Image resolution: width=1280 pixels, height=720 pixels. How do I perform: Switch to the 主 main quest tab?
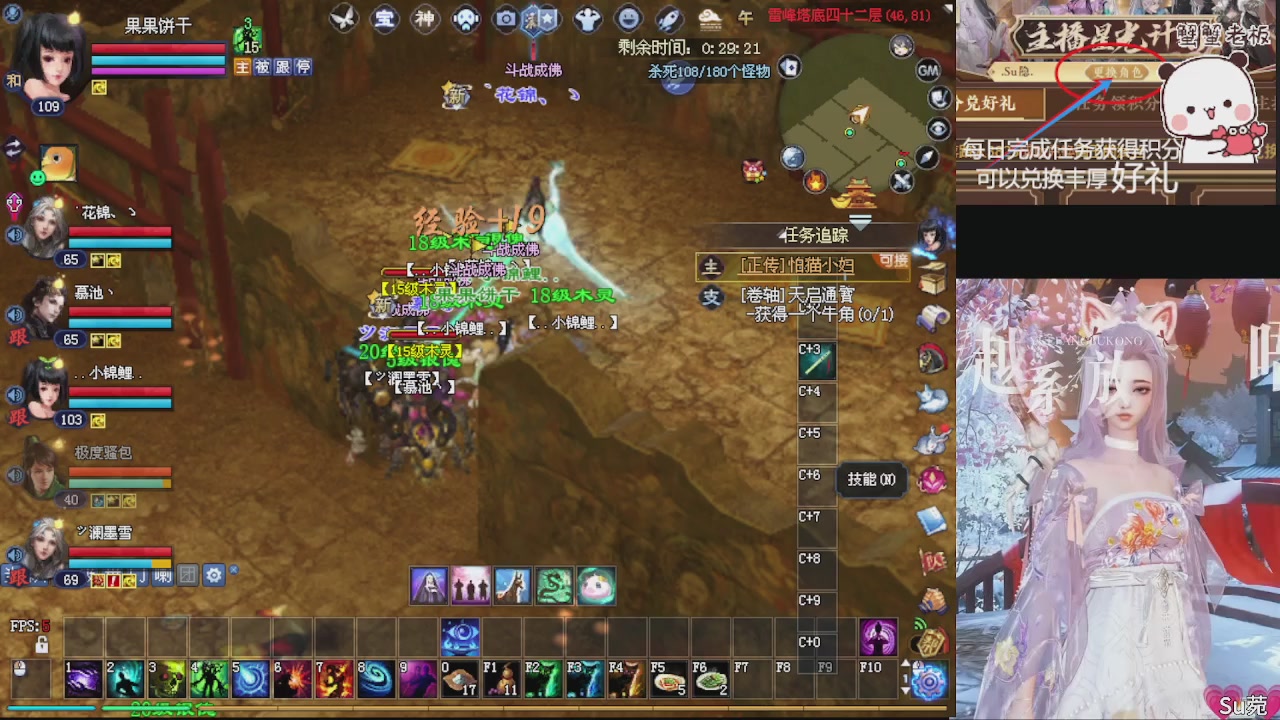tap(712, 267)
